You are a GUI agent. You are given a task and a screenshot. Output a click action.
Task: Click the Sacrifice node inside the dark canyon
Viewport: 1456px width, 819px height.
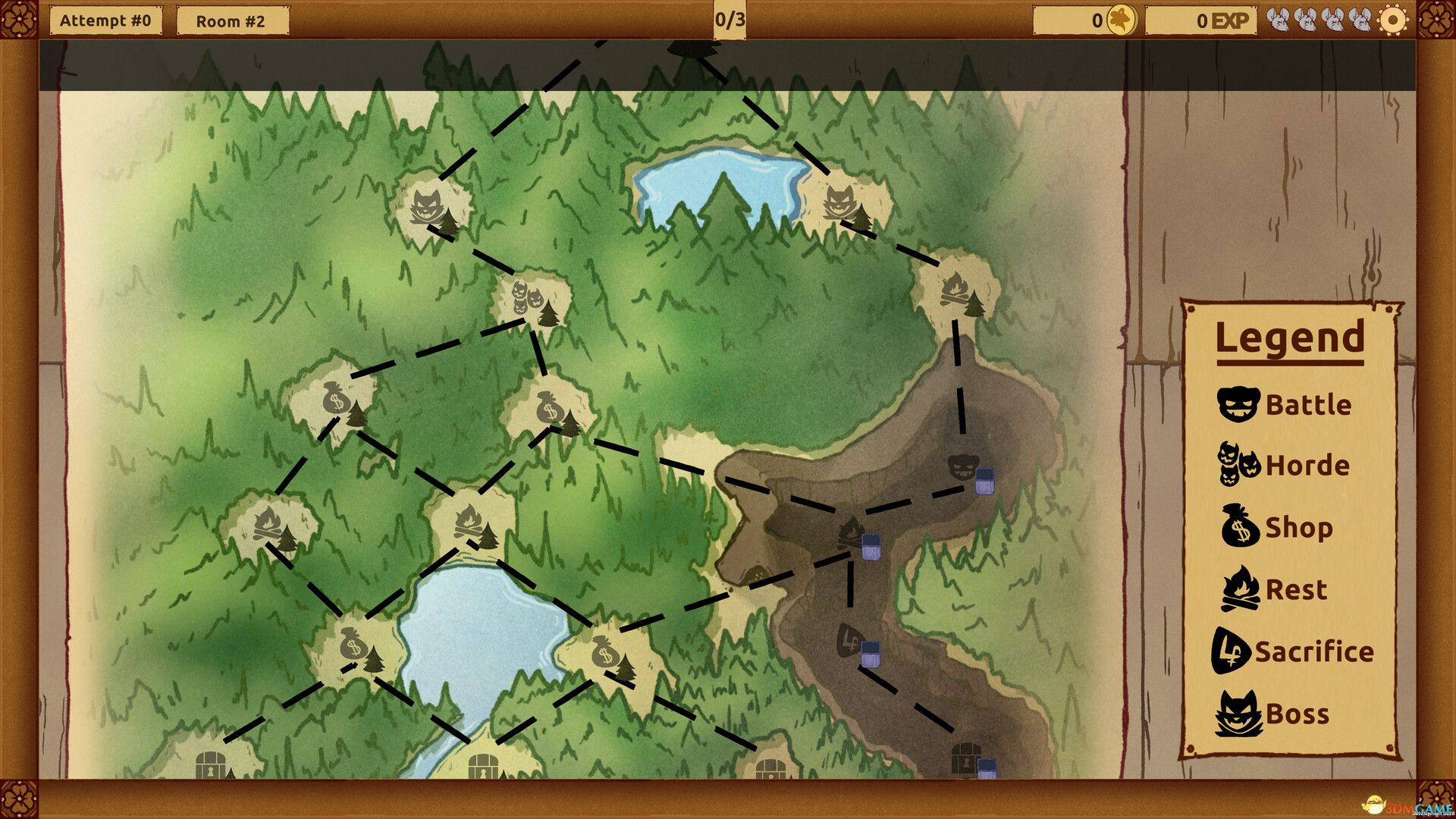[x=848, y=641]
